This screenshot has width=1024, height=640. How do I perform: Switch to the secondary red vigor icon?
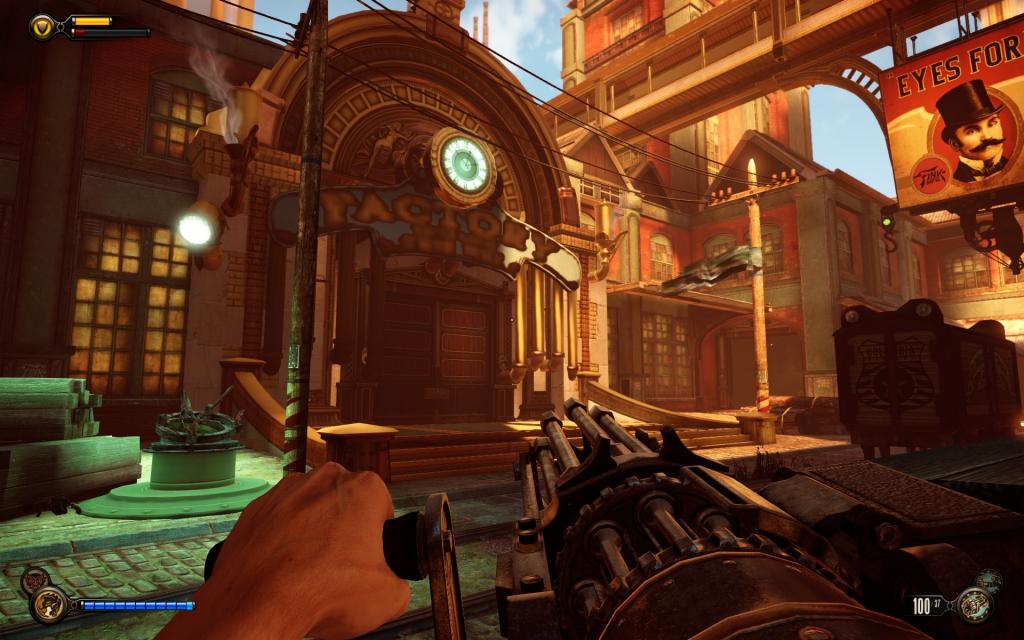(33, 579)
